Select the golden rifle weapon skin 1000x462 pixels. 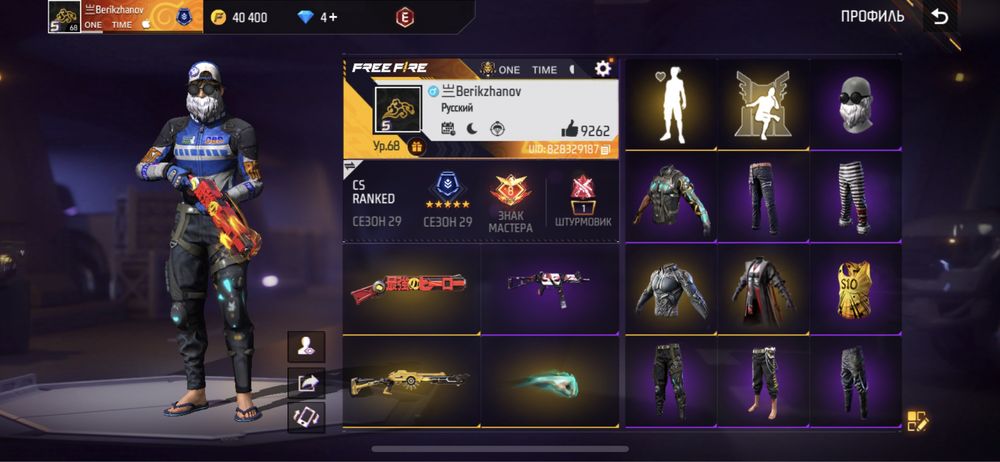click(411, 381)
